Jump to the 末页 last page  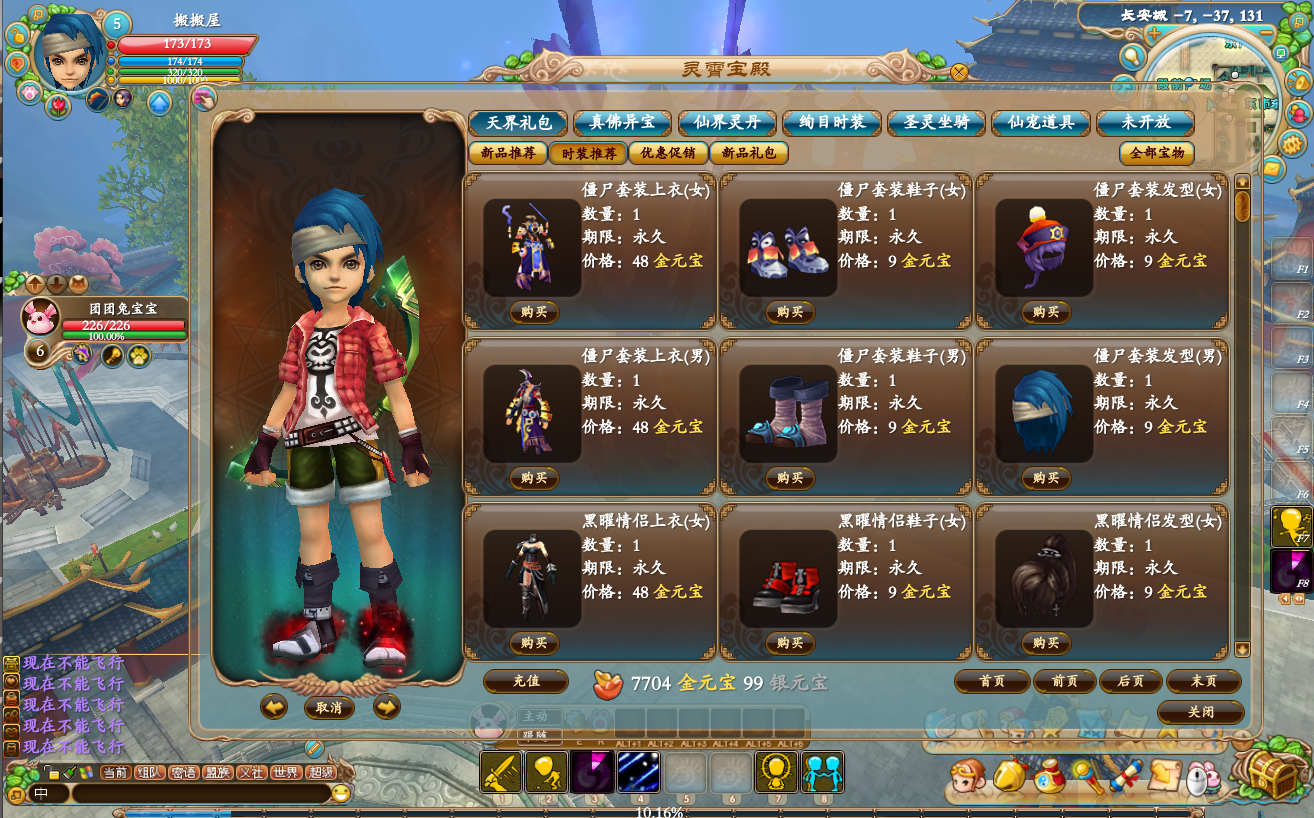coord(1203,681)
